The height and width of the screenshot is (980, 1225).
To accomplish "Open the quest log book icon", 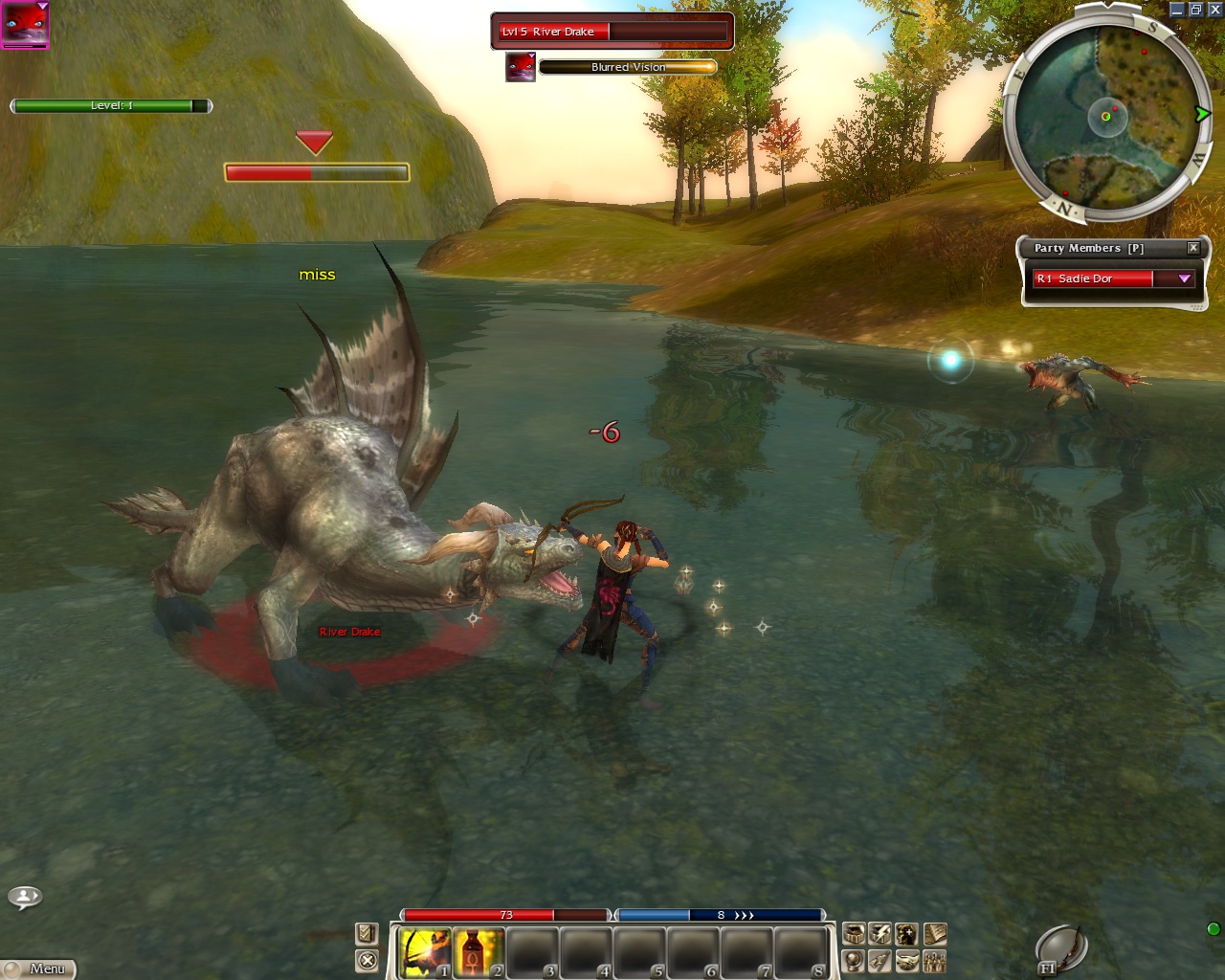I will pyautogui.click(x=934, y=934).
